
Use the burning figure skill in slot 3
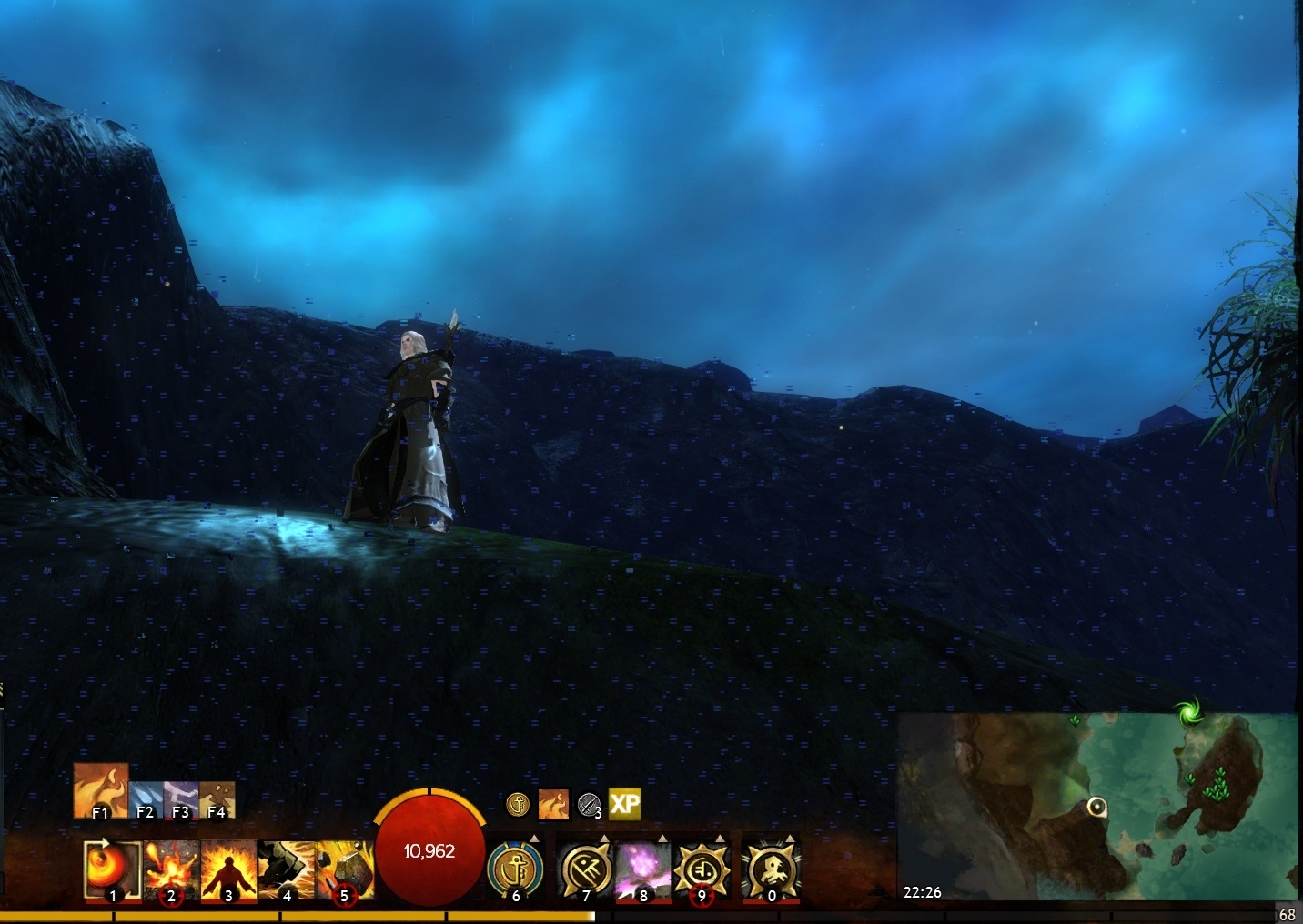(227, 869)
